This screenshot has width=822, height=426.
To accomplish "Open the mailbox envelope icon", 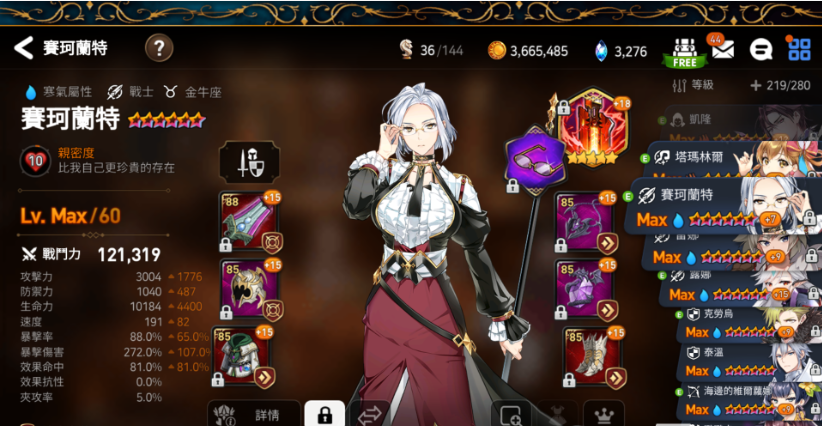I will 721,49.
